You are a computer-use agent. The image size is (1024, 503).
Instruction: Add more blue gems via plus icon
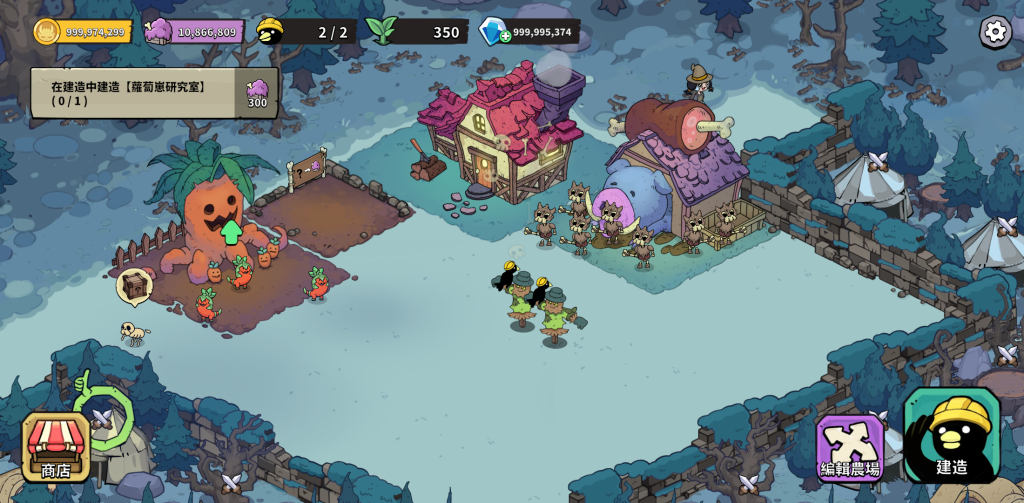[505, 36]
